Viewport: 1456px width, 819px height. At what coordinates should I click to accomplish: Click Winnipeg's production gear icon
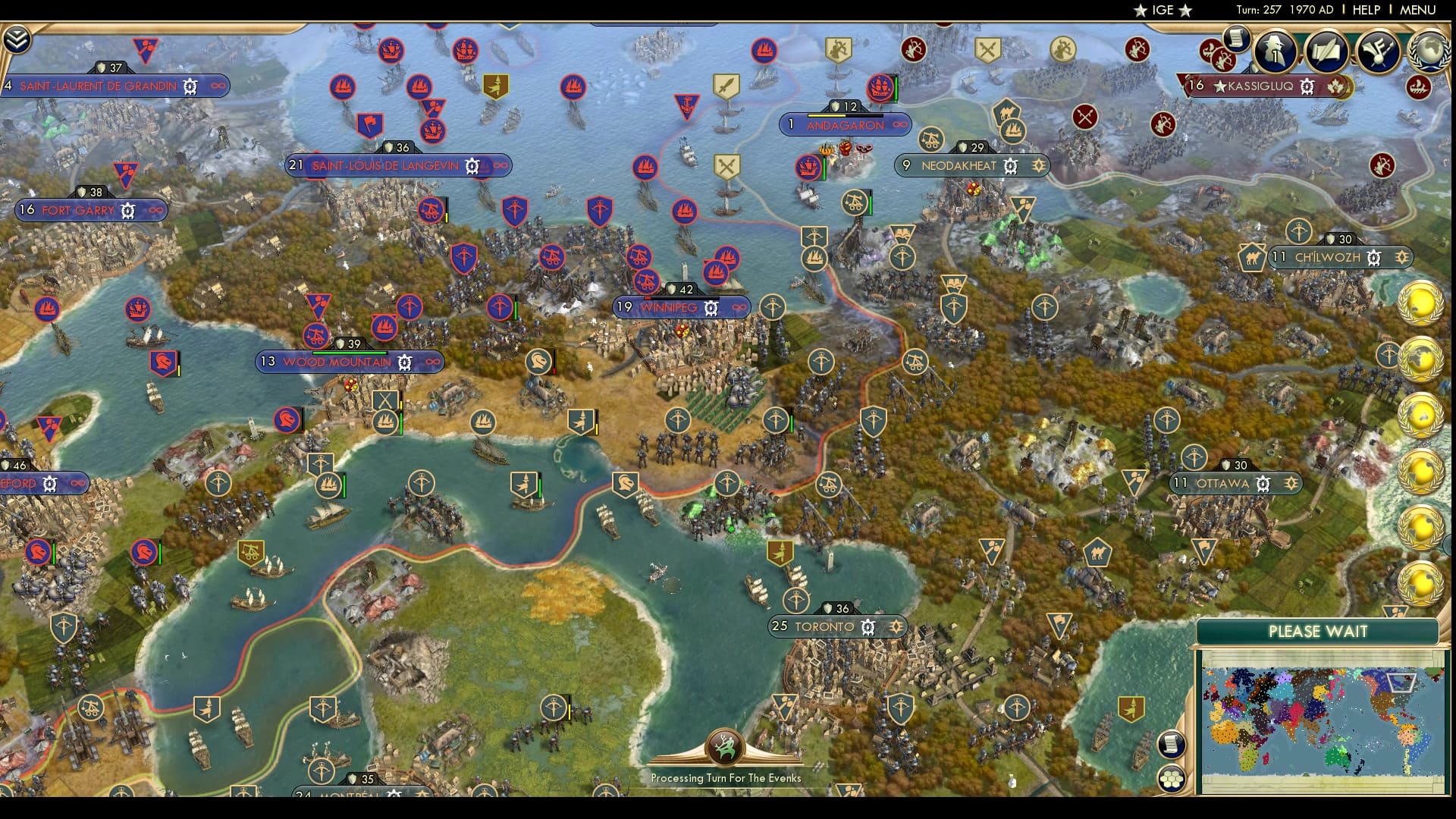[711, 308]
